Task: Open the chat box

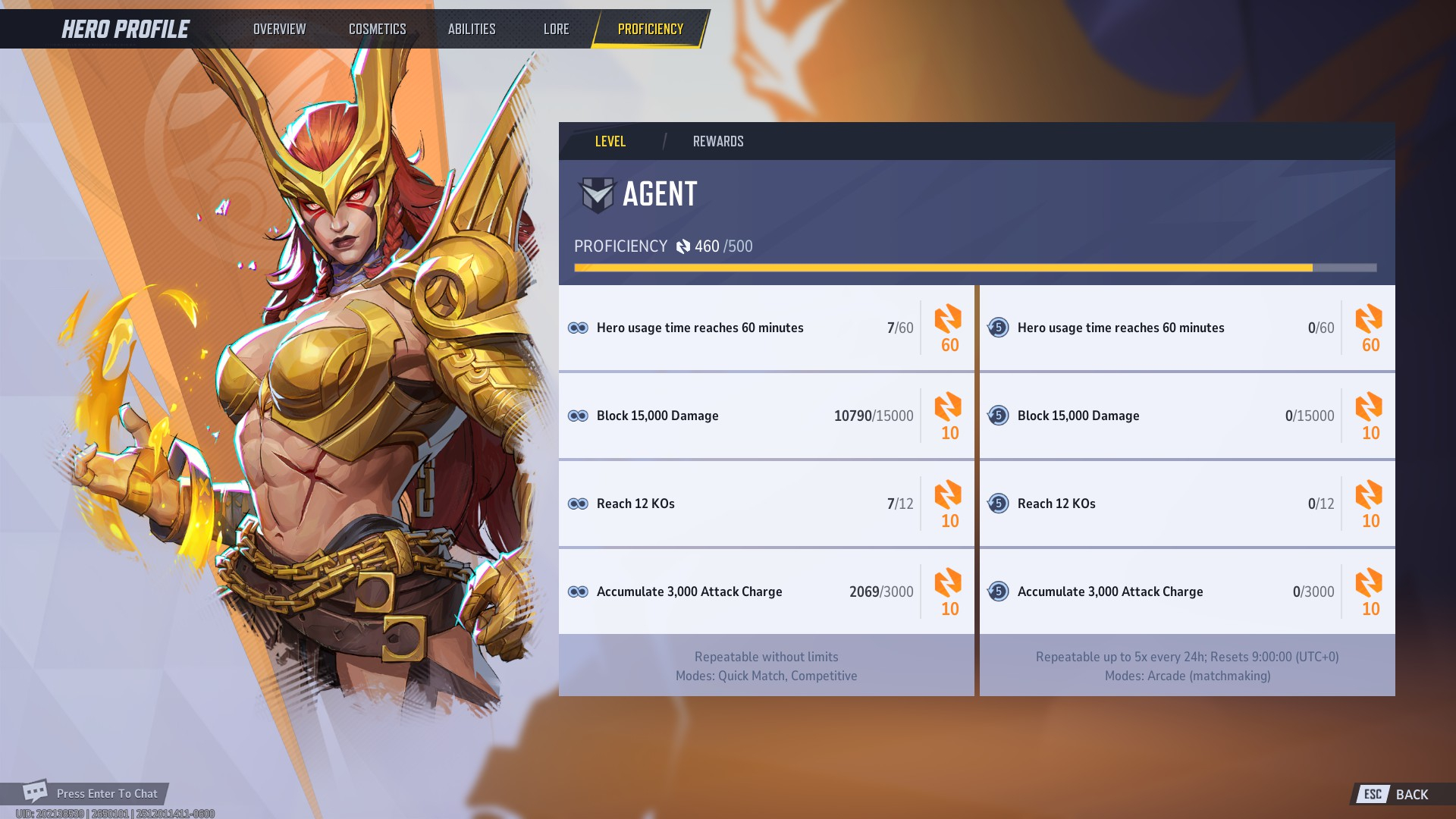Action: click(x=95, y=793)
